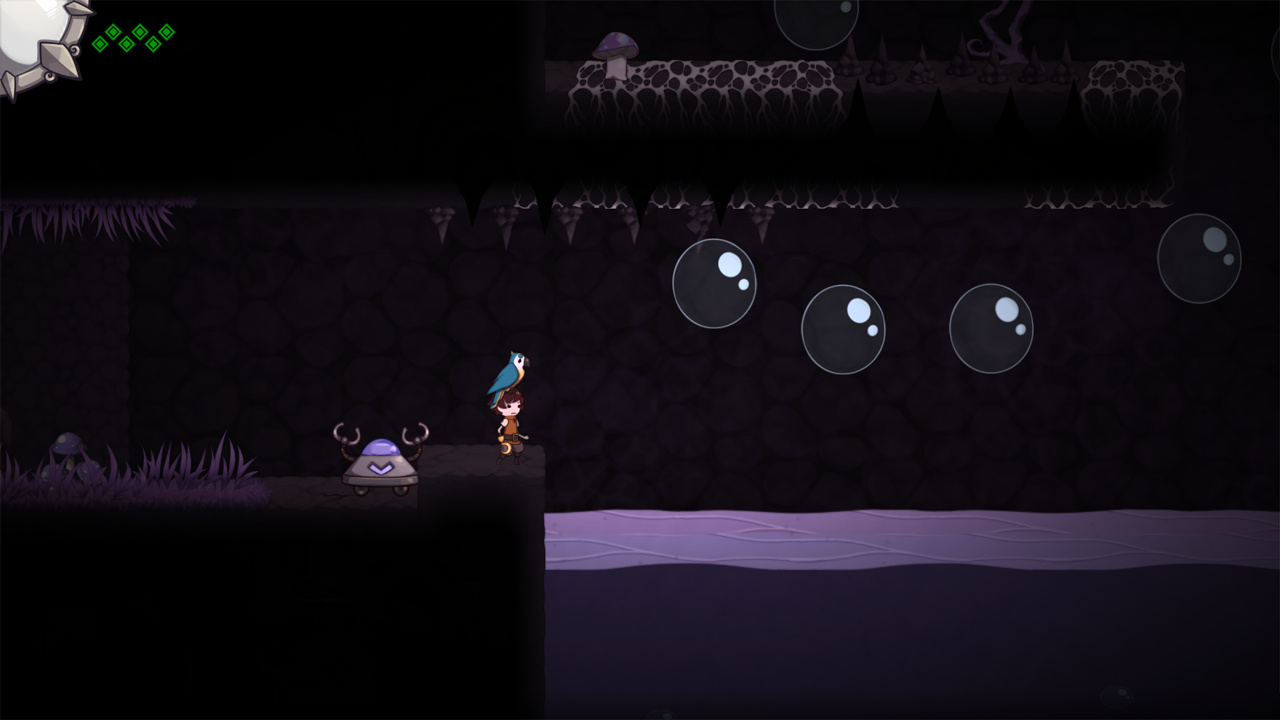Click the second green diamond to toggle it
Image resolution: width=1280 pixels, height=720 pixels.
pos(113,32)
